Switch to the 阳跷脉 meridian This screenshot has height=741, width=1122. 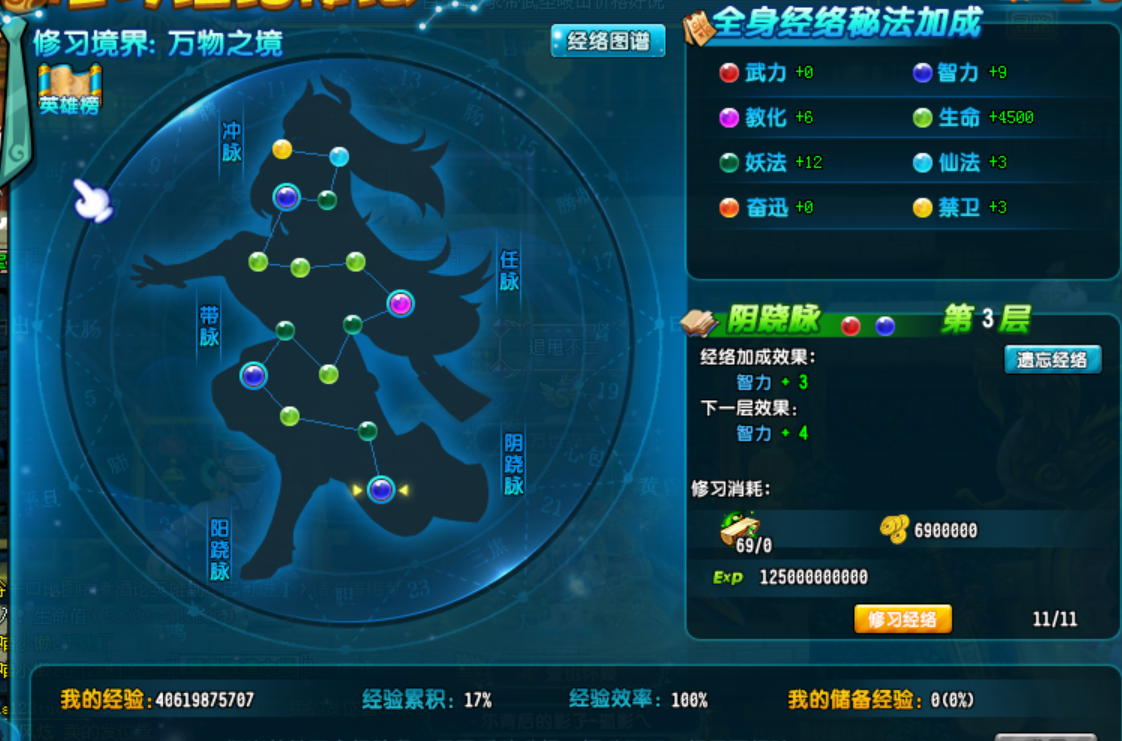pos(219,549)
